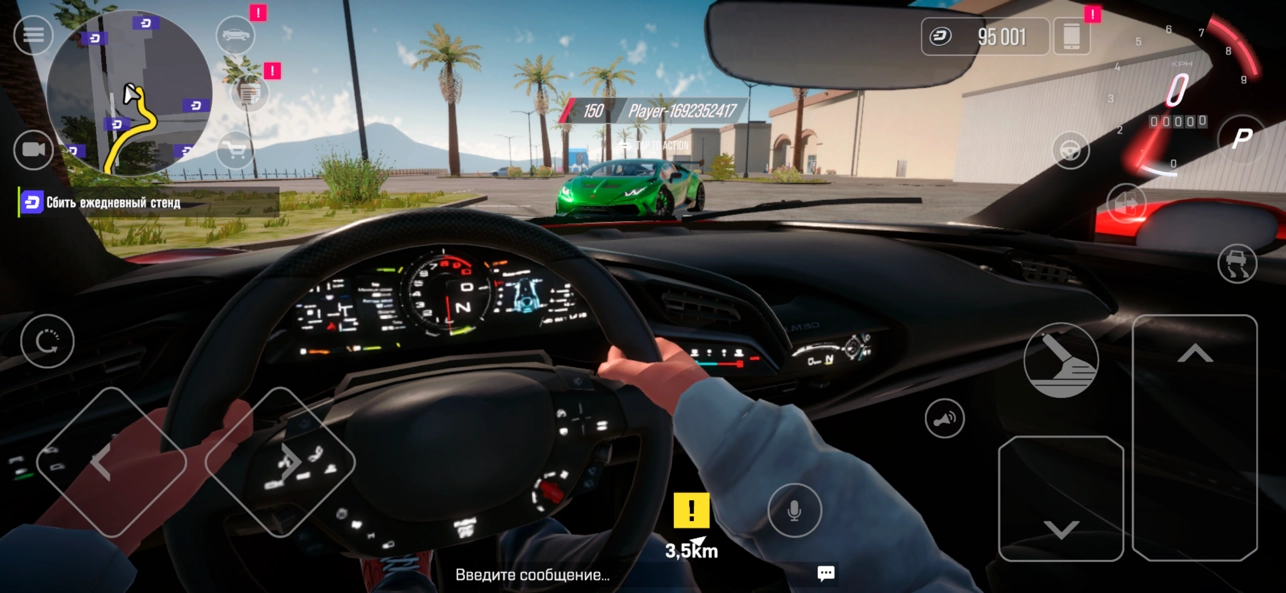Steer left with the left arrow
Screen dimensions: 1286x593
coord(111,461)
